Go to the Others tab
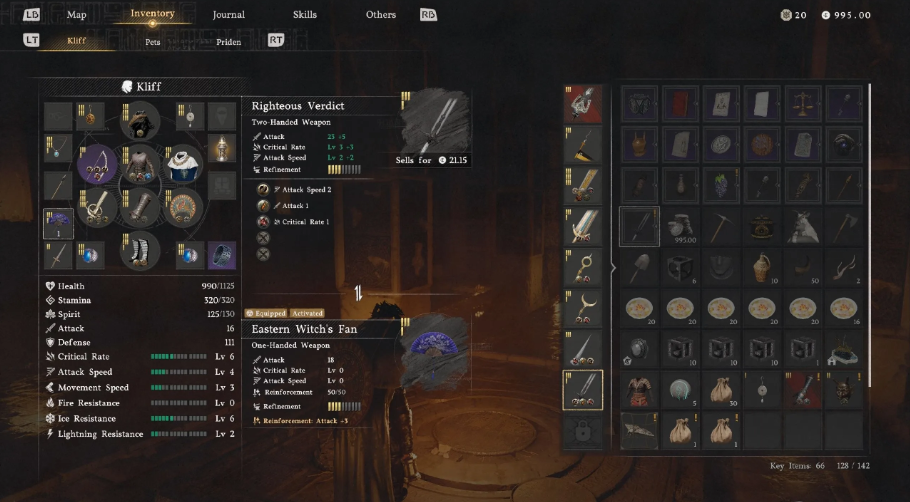This screenshot has width=910, height=502. pos(380,15)
